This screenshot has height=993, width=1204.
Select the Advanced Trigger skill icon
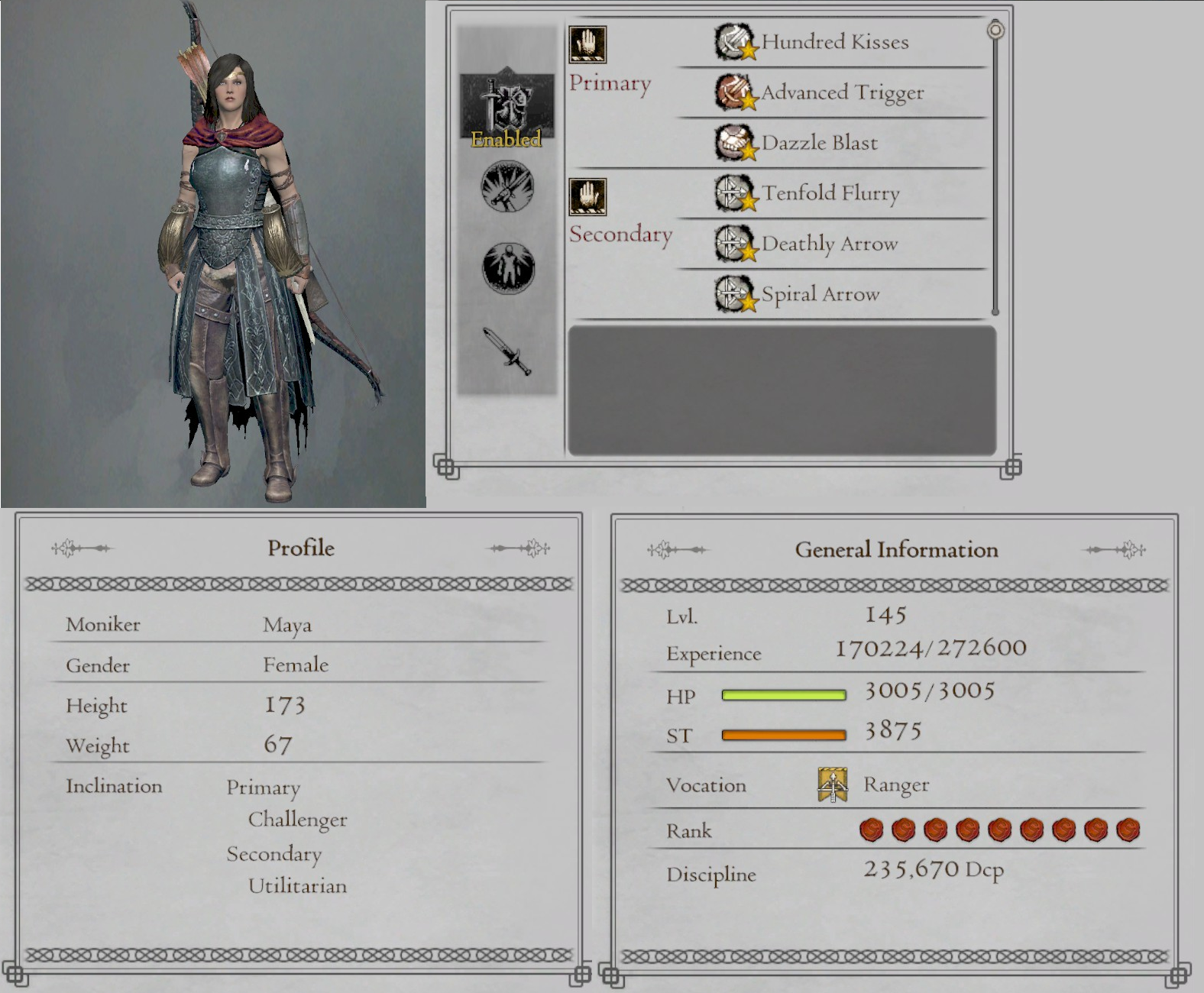click(x=735, y=92)
